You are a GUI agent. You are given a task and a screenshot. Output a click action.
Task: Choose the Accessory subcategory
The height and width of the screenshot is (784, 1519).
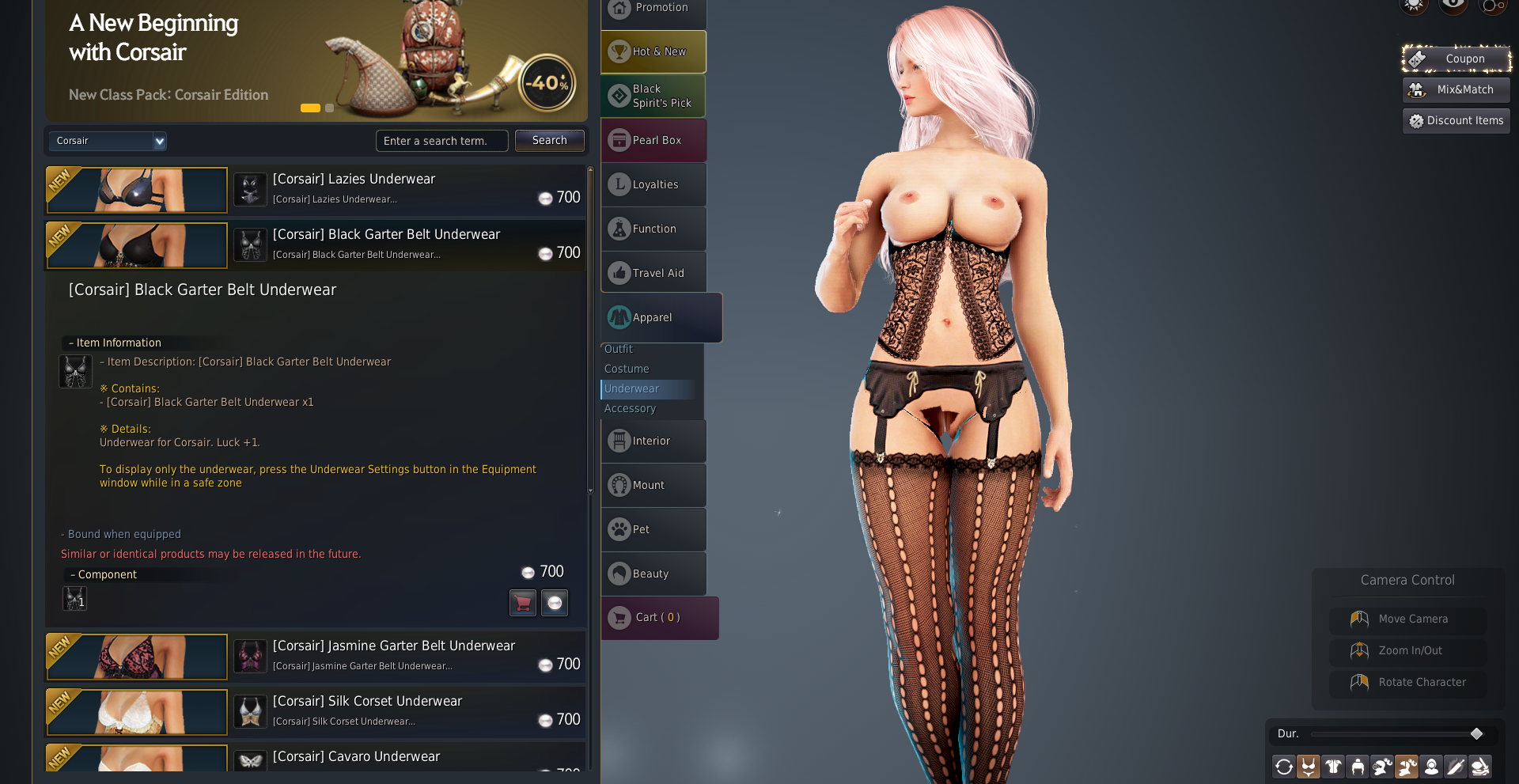click(x=630, y=408)
